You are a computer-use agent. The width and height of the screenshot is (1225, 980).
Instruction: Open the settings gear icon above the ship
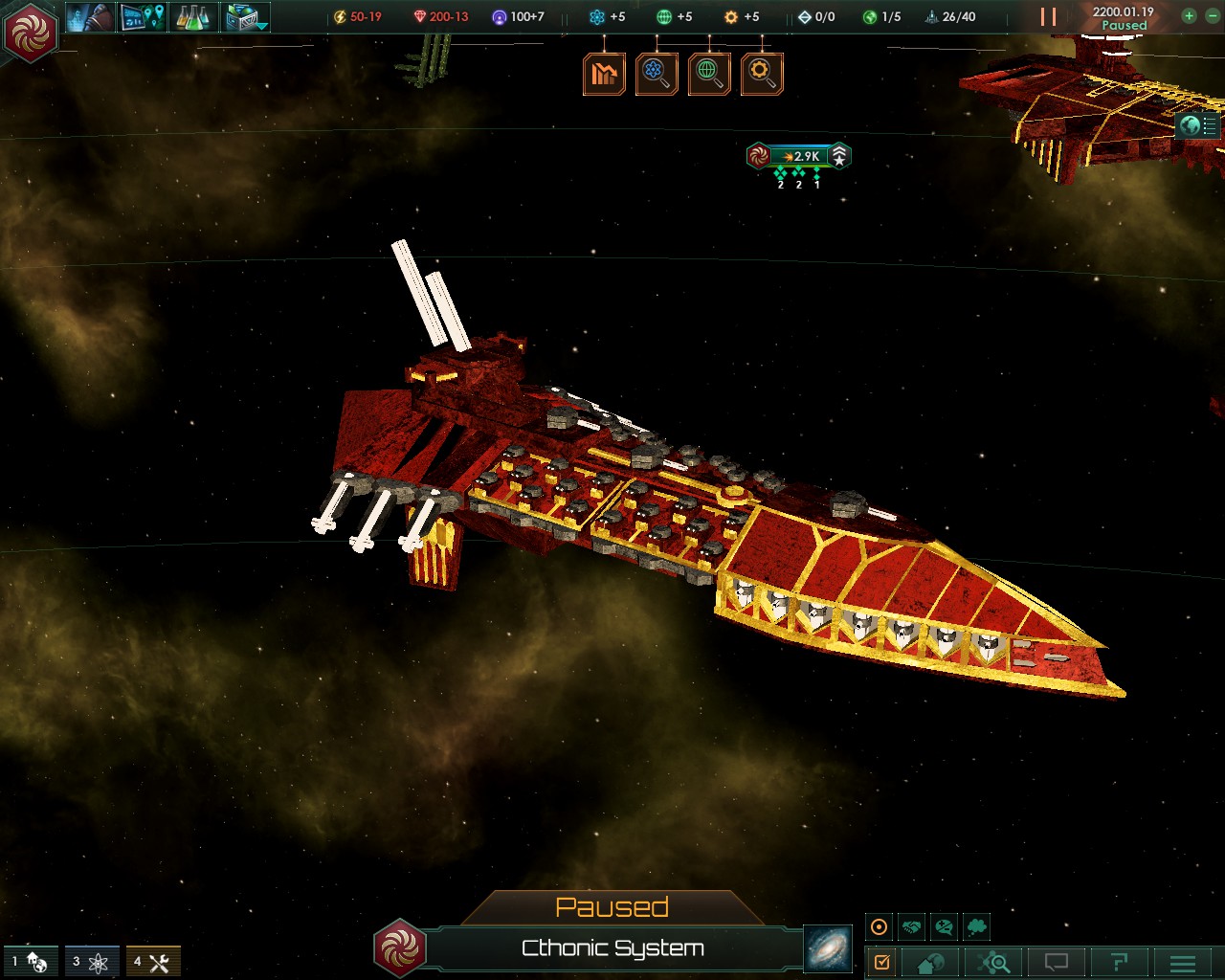coord(762,74)
